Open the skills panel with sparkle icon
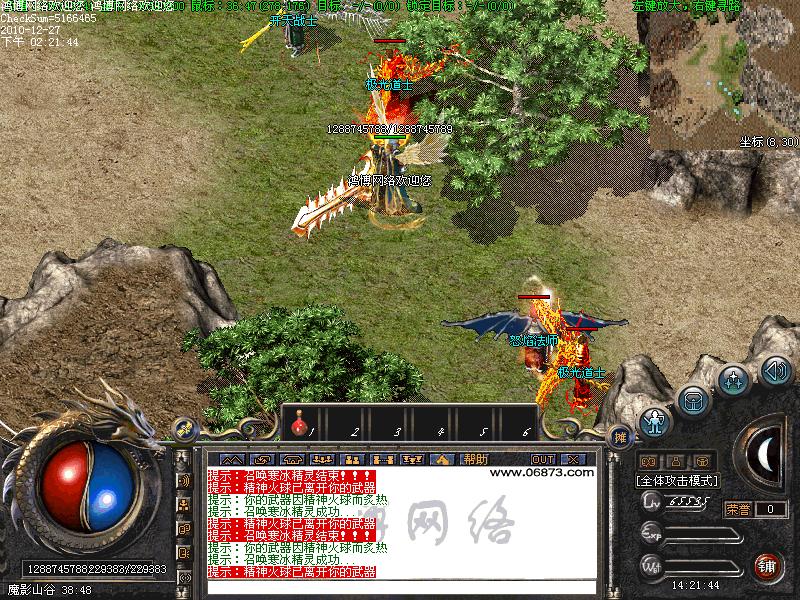800x600 pixels. 735,380
